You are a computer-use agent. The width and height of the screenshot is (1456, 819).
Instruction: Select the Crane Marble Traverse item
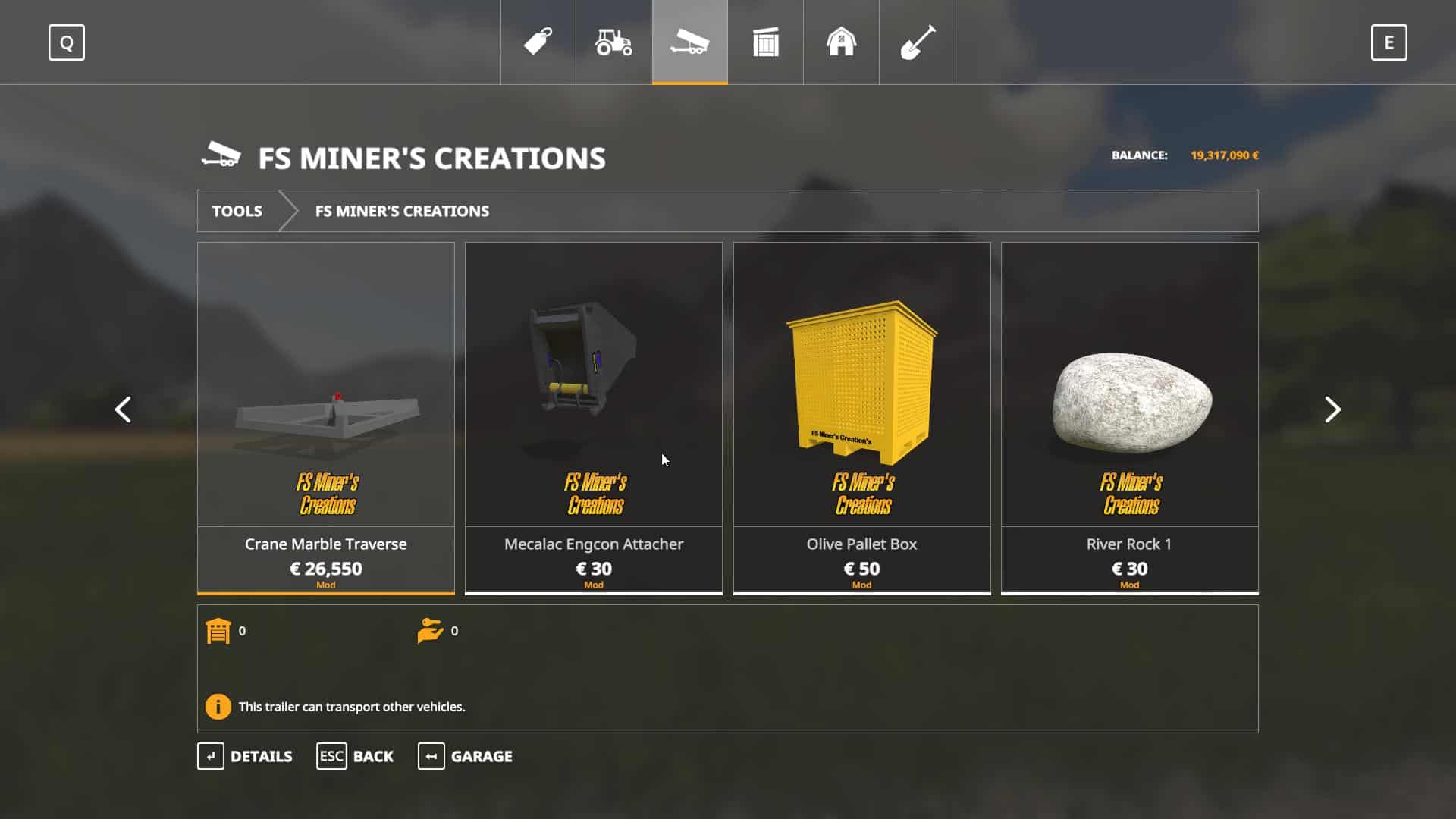[x=326, y=417]
